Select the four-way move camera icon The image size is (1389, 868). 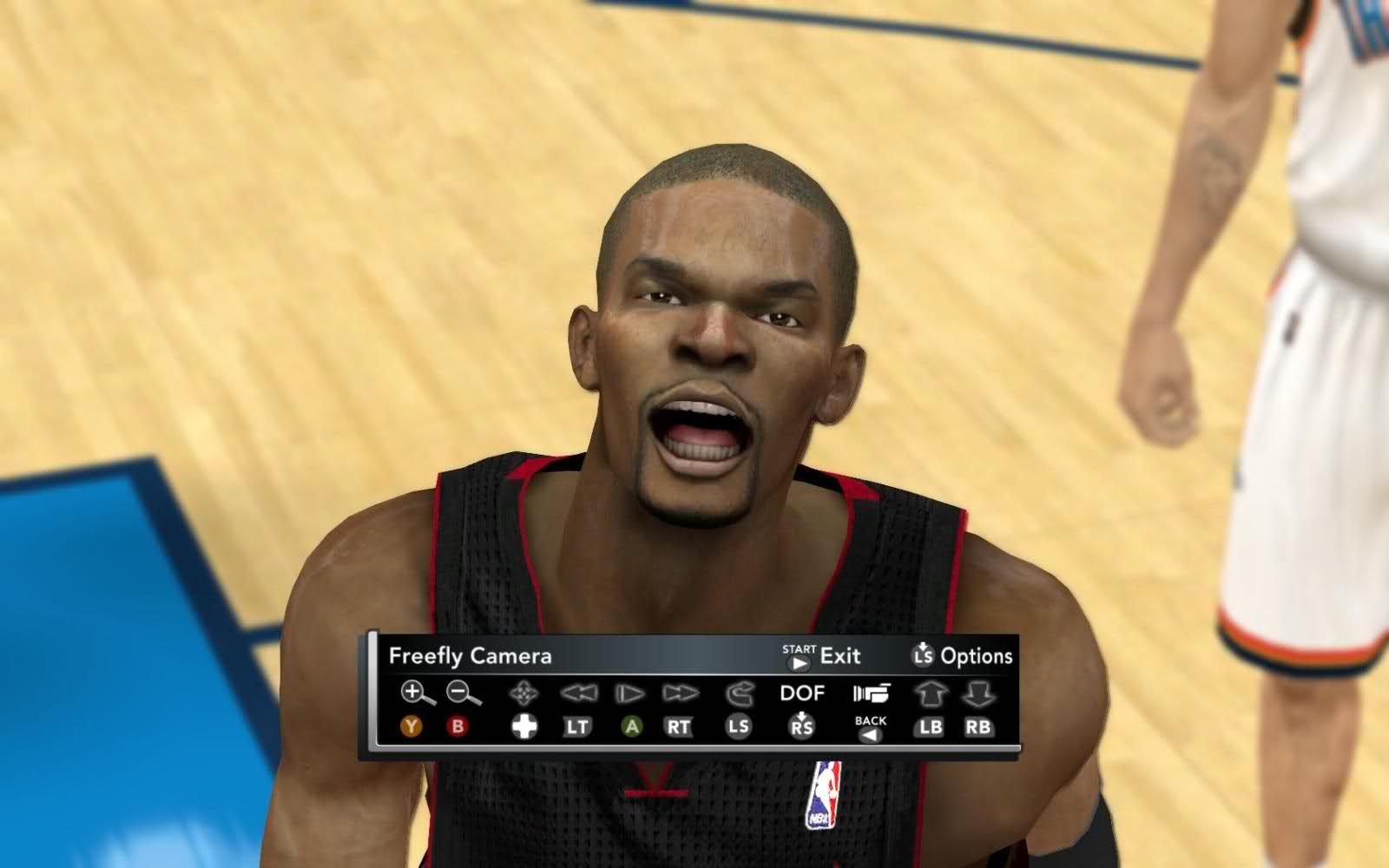click(x=523, y=694)
